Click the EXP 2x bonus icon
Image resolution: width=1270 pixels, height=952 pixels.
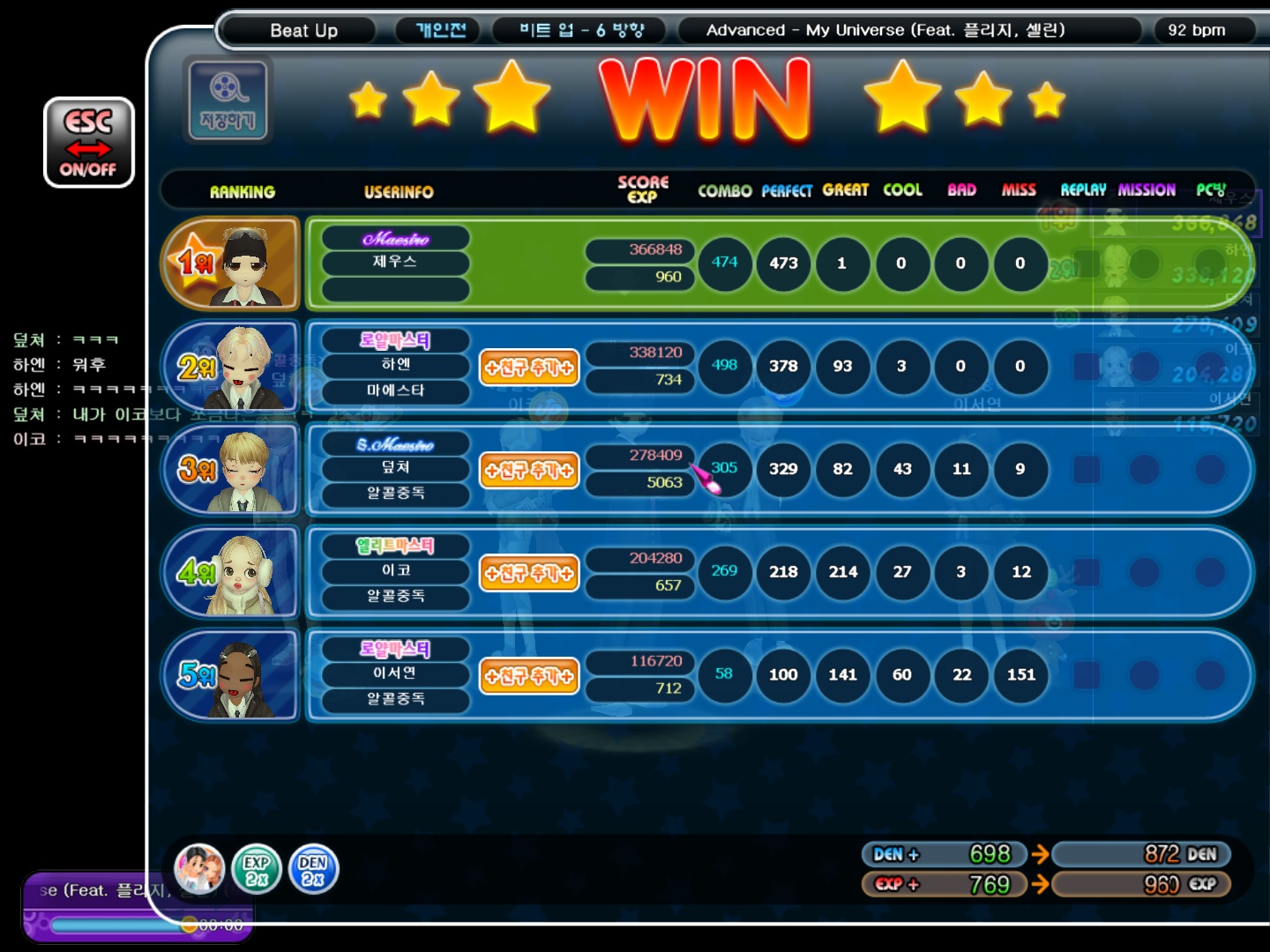[x=257, y=869]
